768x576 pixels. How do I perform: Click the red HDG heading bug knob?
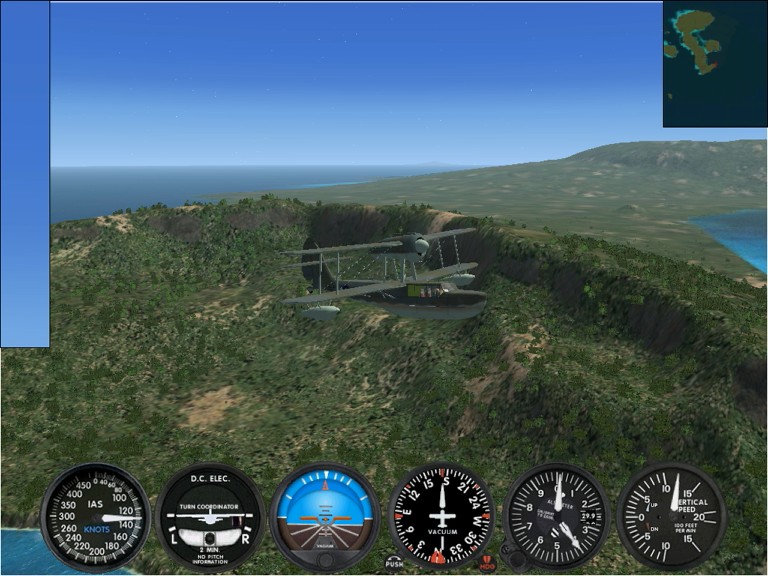(487, 562)
